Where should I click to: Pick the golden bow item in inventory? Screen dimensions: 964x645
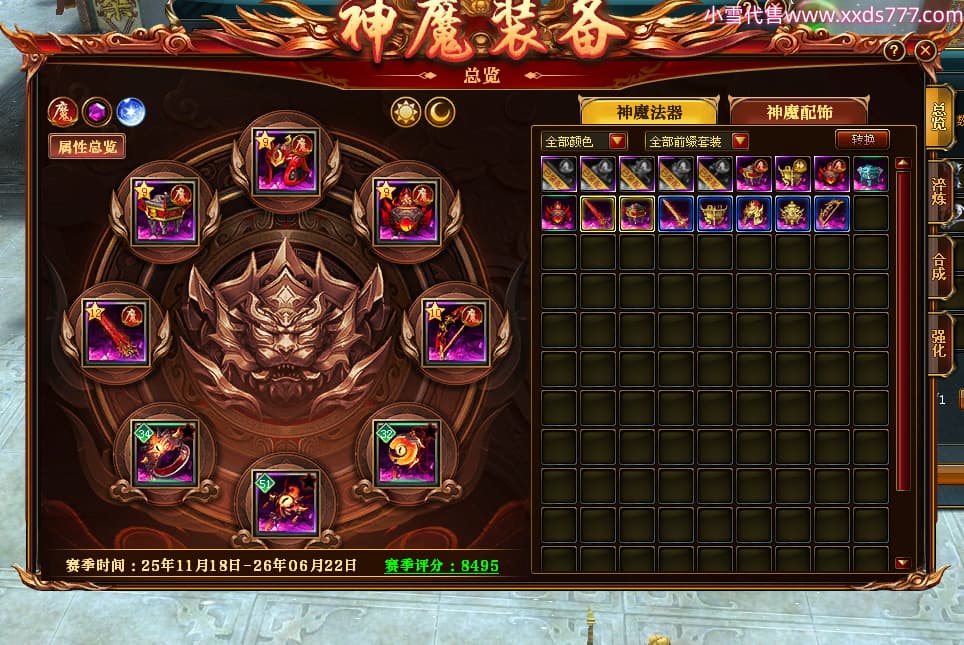tap(831, 213)
